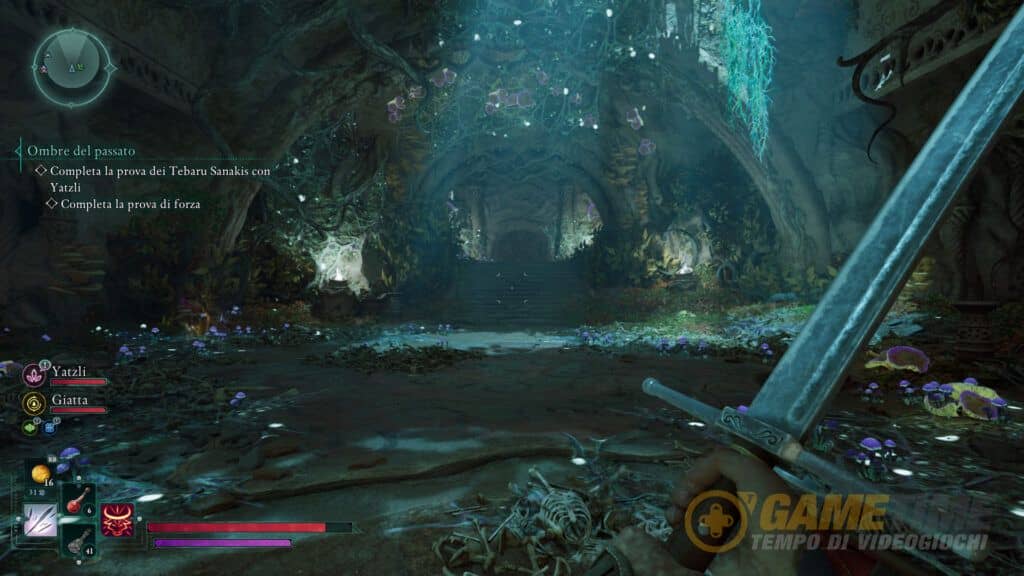Image resolution: width=1024 pixels, height=576 pixels.
Task: Use the grey potion flask slot
Action: (77, 541)
